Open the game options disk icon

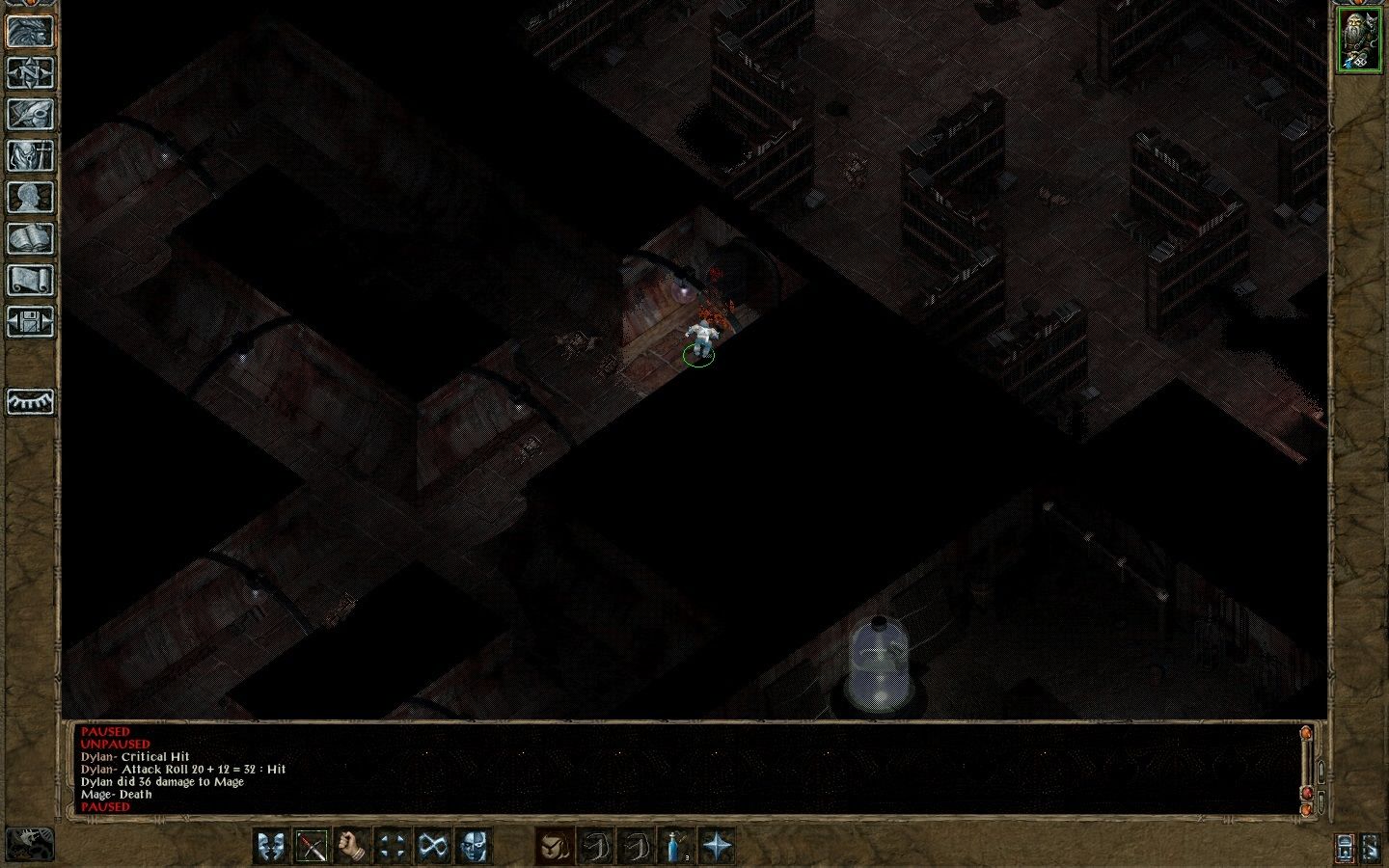[31, 321]
